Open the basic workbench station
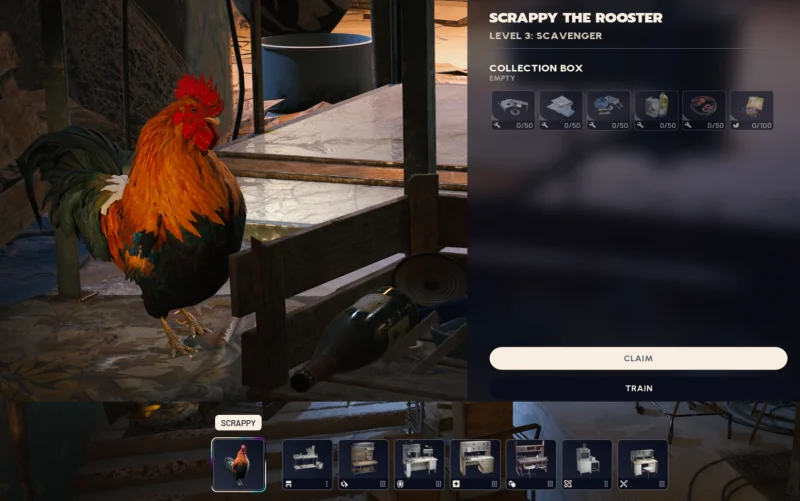800x501 pixels. pos(307,464)
